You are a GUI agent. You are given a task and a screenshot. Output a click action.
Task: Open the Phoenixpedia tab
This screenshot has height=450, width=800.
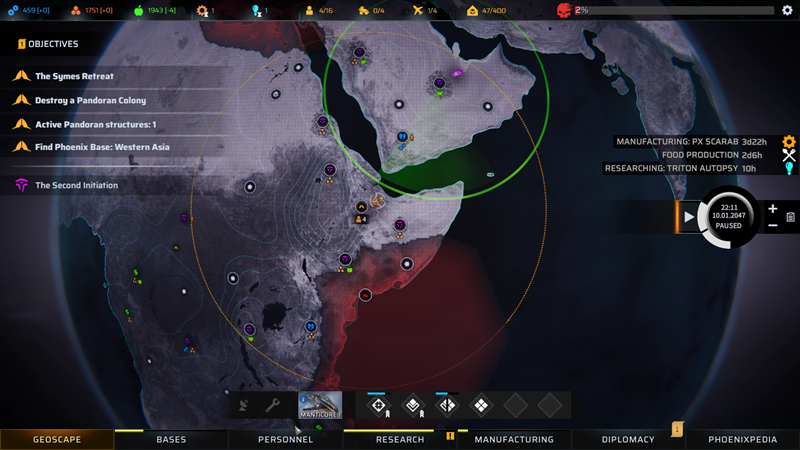click(743, 439)
